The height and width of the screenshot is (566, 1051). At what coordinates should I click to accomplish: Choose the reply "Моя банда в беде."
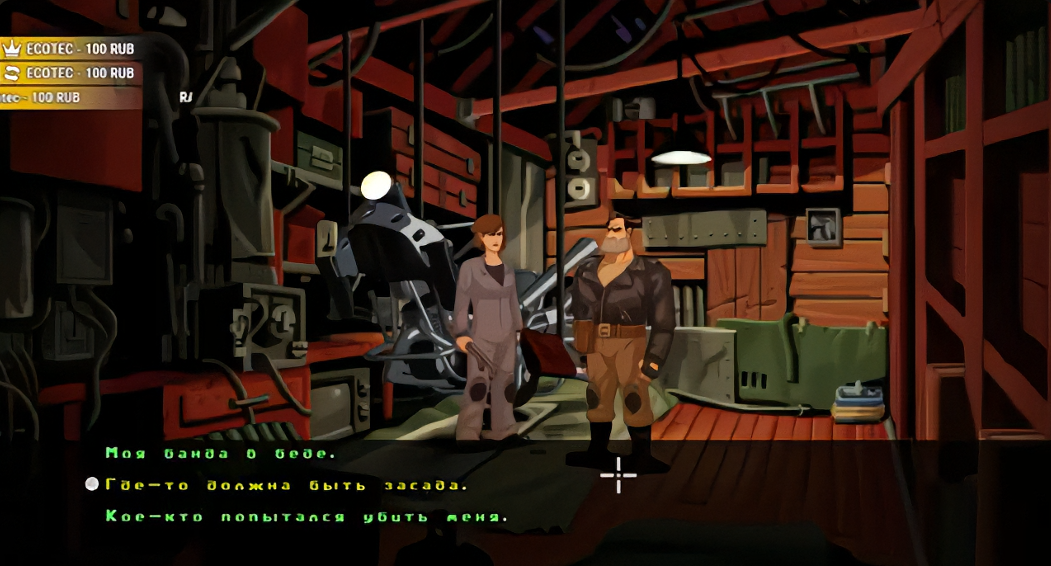(220, 454)
